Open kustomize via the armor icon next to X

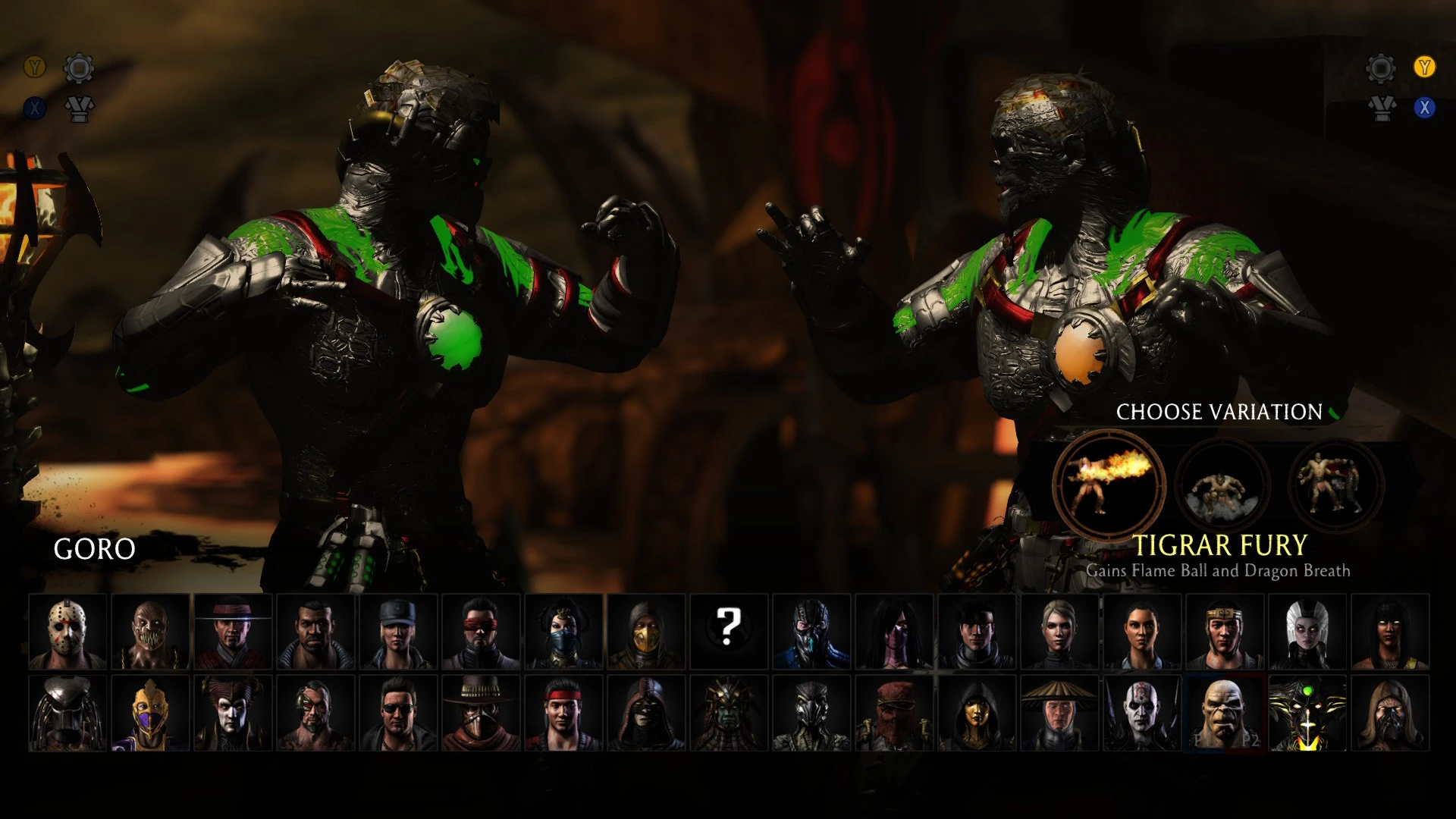[x=78, y=108]
